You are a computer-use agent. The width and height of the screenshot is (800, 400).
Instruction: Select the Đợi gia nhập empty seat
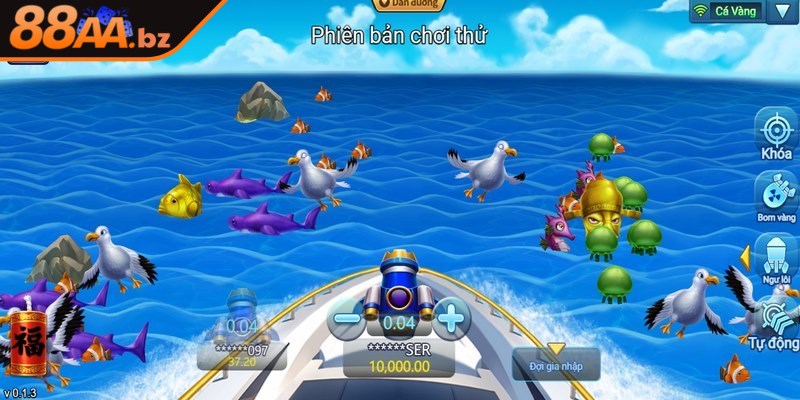pos(556,362)
